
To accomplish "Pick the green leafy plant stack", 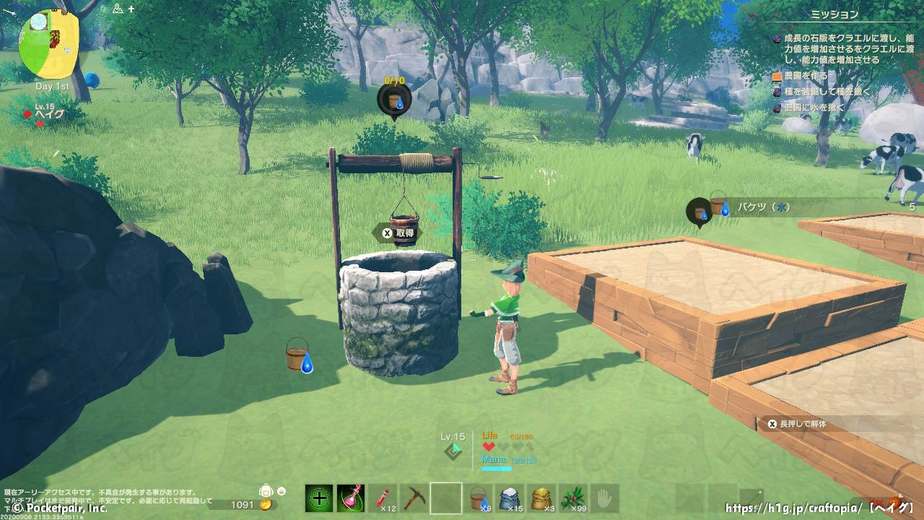I will pyautogui.click(x=574, y=498).
